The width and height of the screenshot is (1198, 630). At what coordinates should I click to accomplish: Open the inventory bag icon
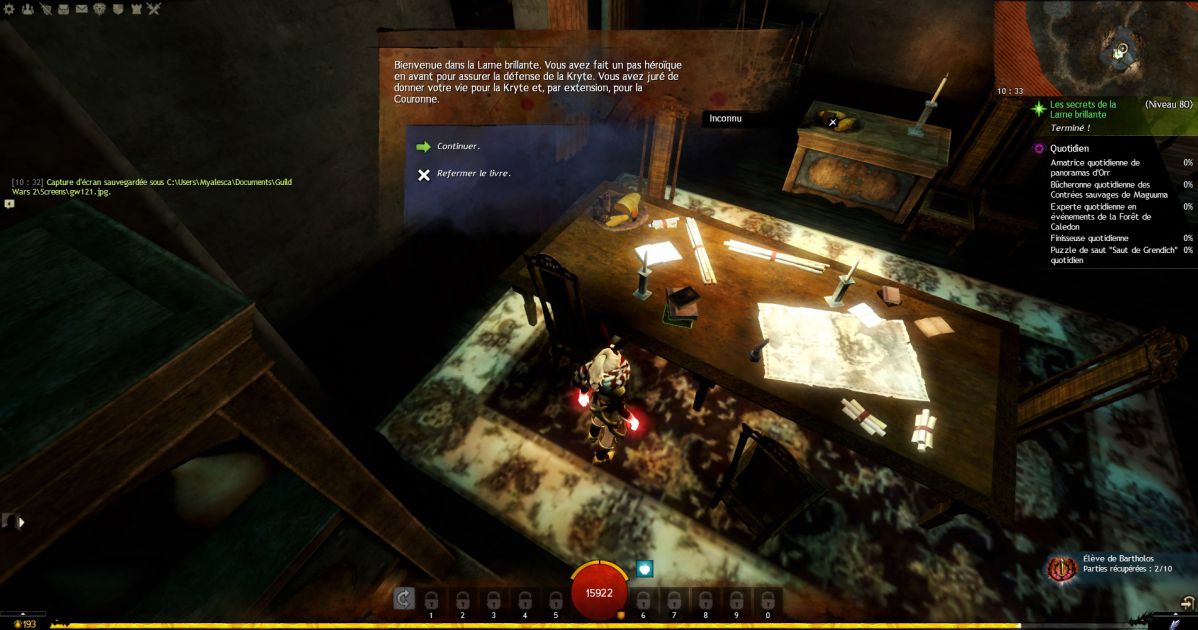point(63,9)
